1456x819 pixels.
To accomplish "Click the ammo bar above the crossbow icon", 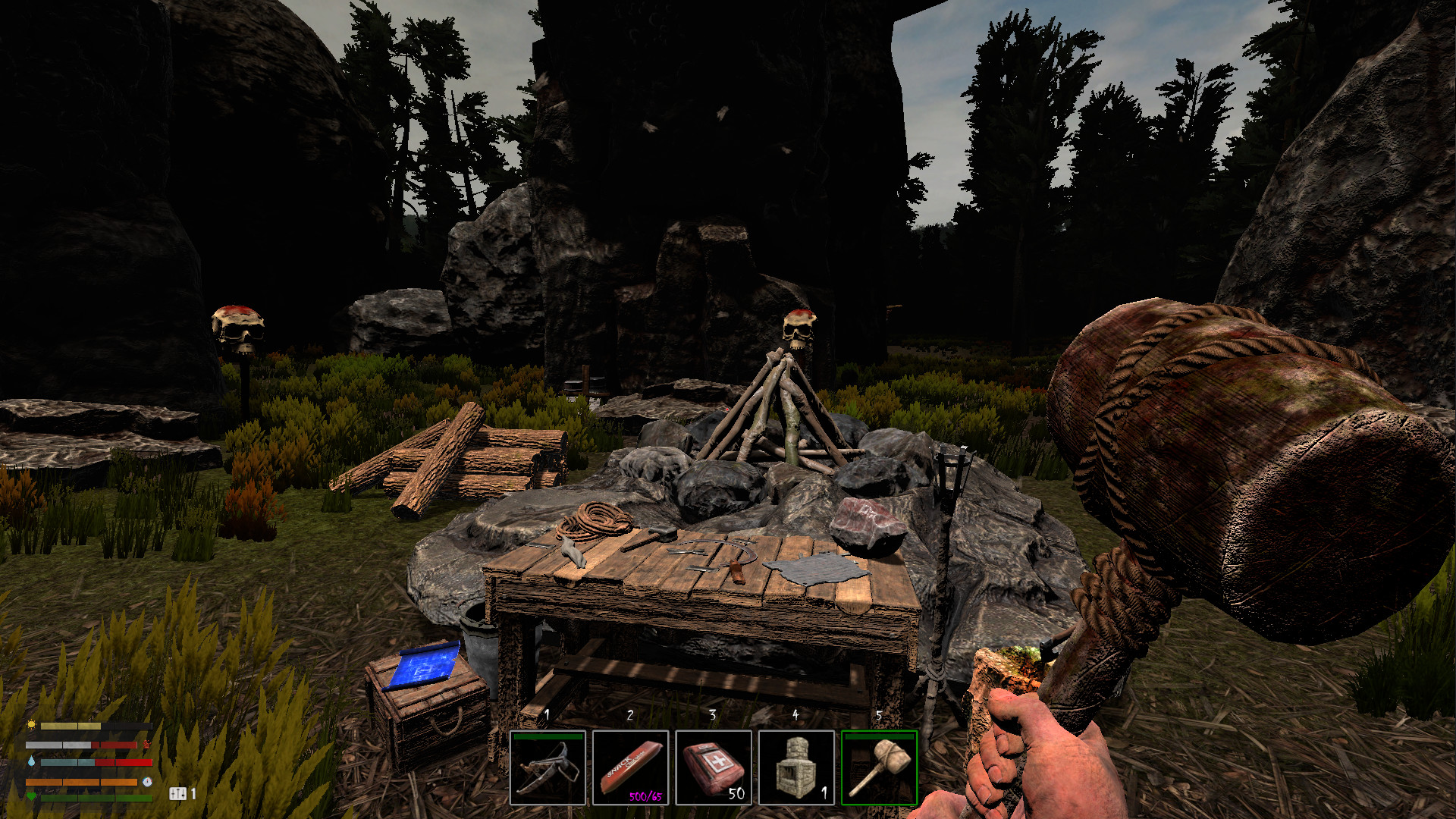I will pos(548,736).
